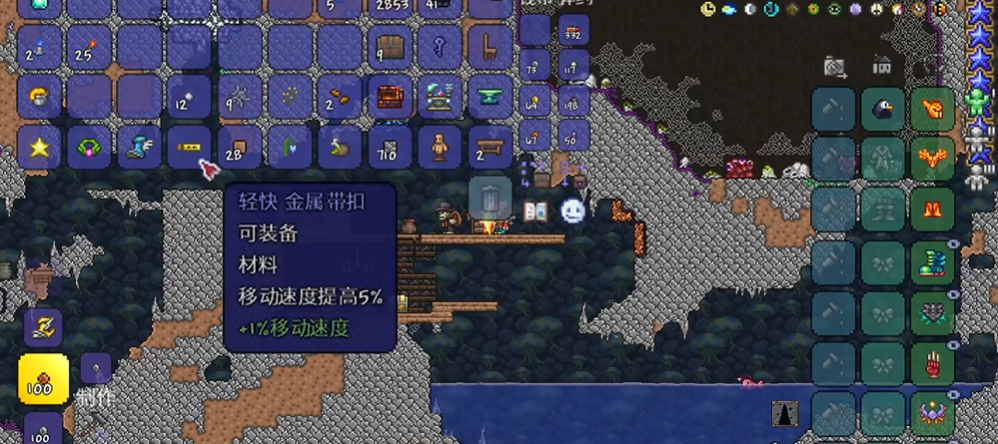This screenshot has width=998, height=444.
Task: Select the molten helmet armor slot
Action: 932,109
